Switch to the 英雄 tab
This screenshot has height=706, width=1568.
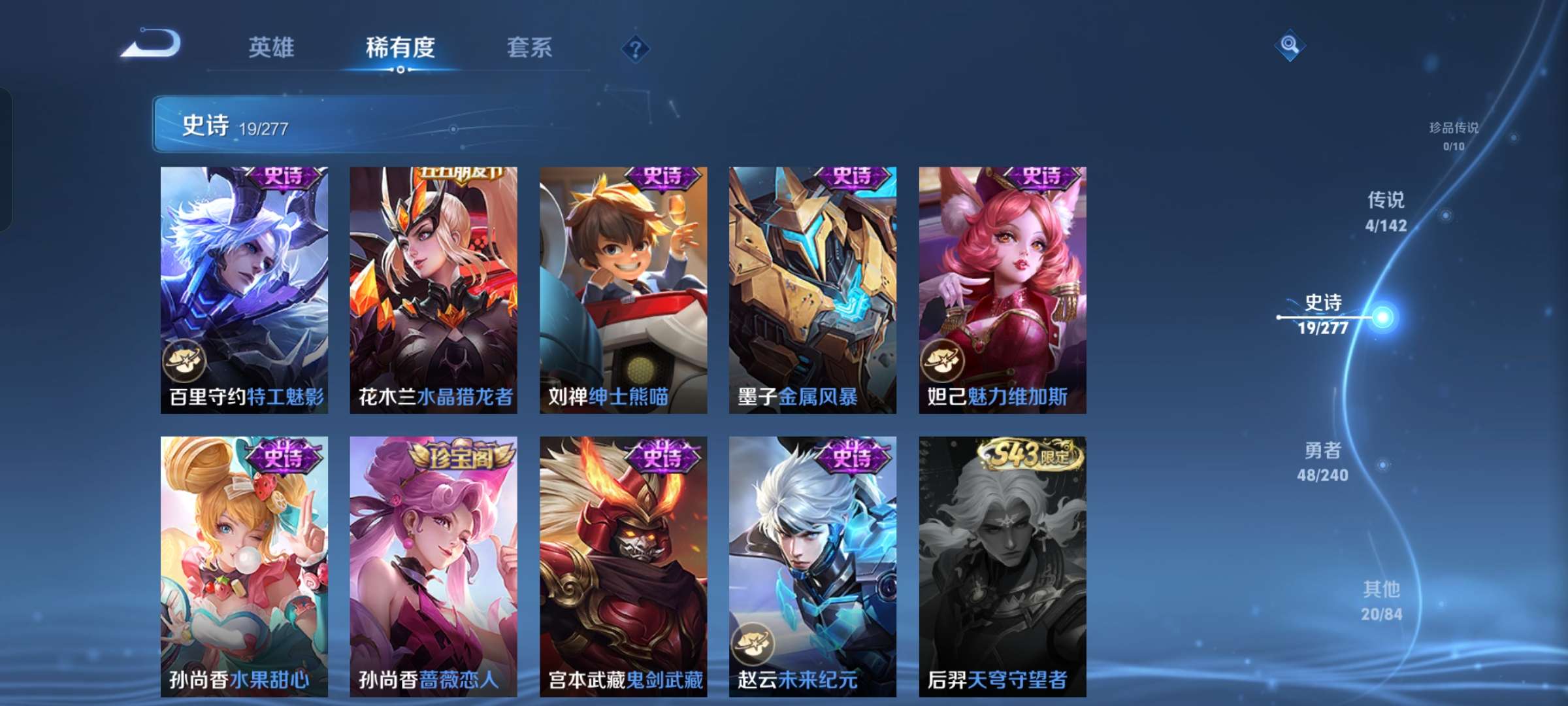[272, 47]
